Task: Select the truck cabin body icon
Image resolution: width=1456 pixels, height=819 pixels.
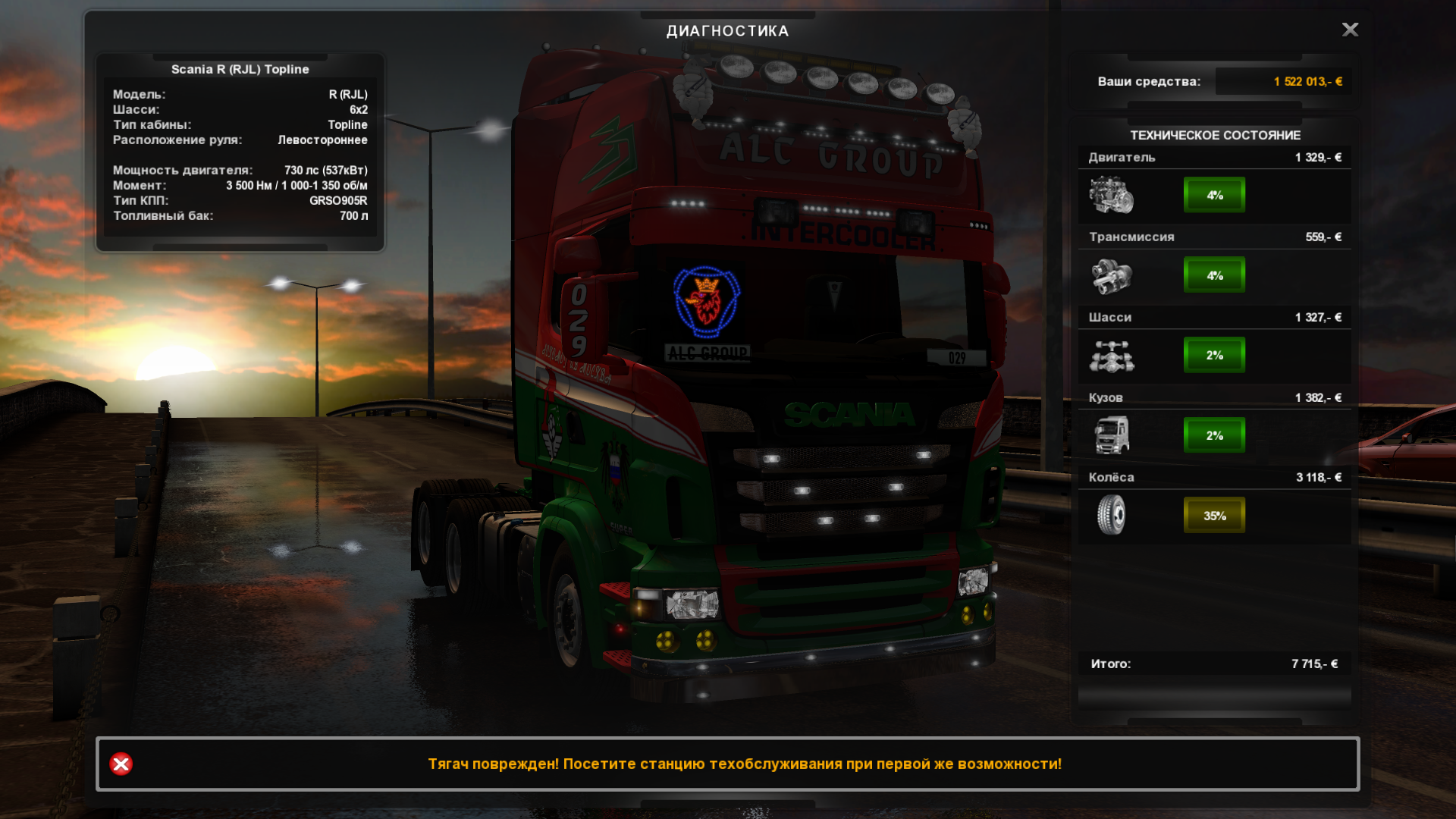Action: pos(1112,435)
